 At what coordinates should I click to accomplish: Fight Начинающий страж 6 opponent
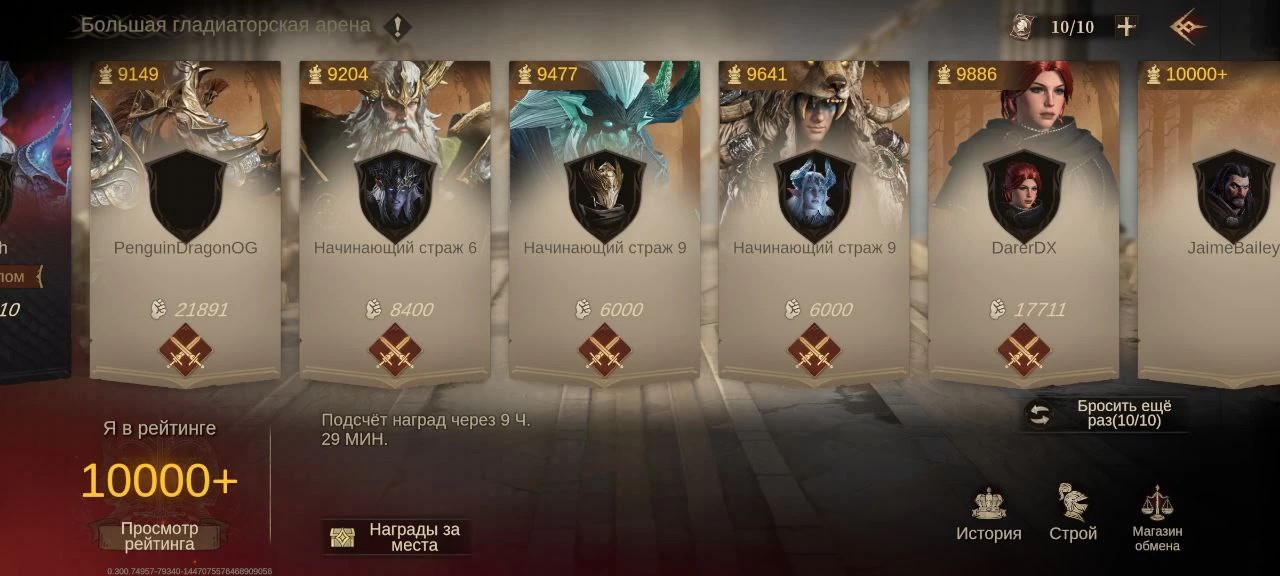click(395, 351)
